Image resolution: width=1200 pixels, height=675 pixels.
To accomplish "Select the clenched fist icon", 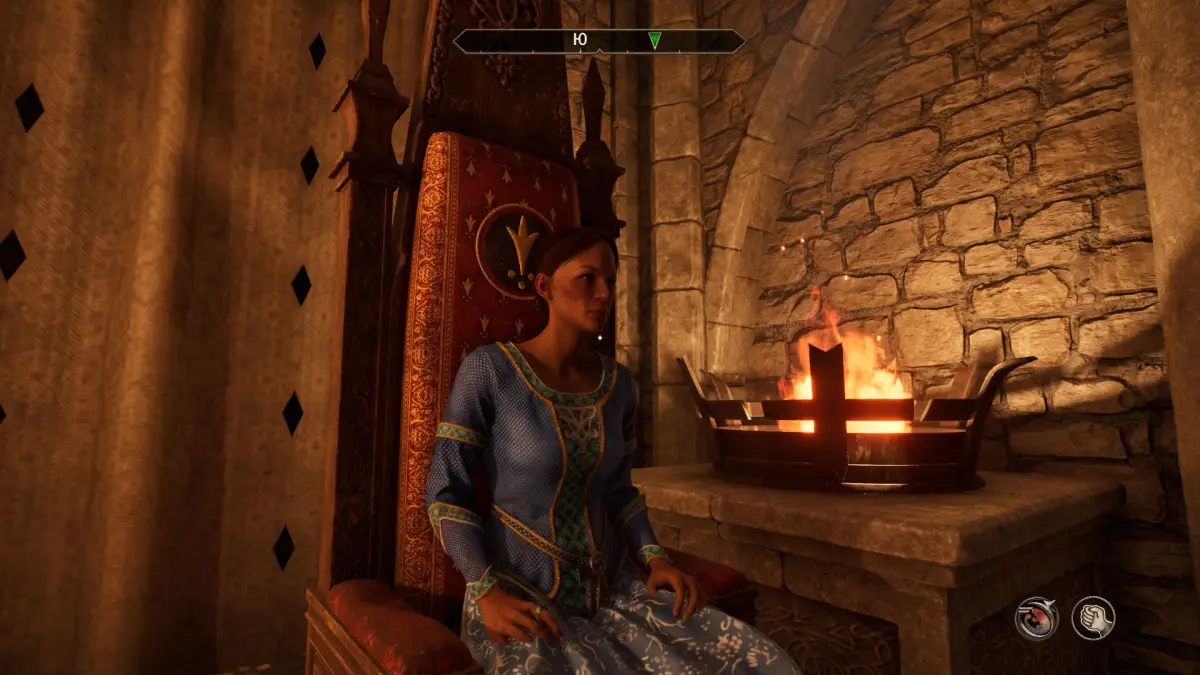I will 1093,617.
